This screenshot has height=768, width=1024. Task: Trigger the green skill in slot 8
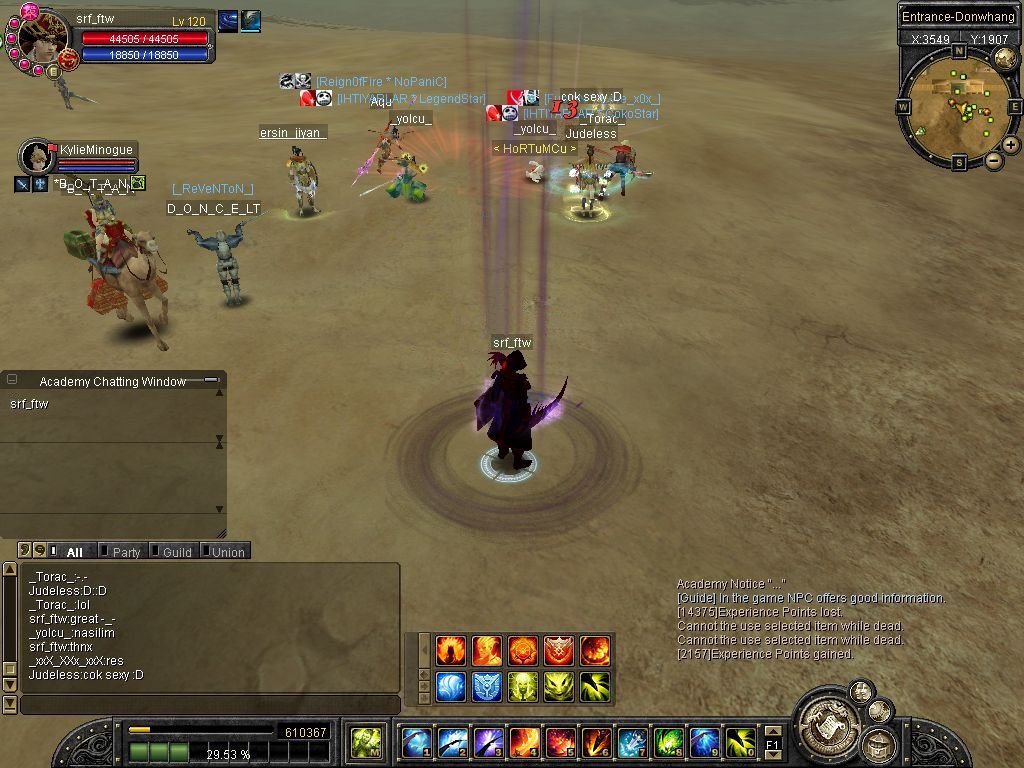coord(668,743)
